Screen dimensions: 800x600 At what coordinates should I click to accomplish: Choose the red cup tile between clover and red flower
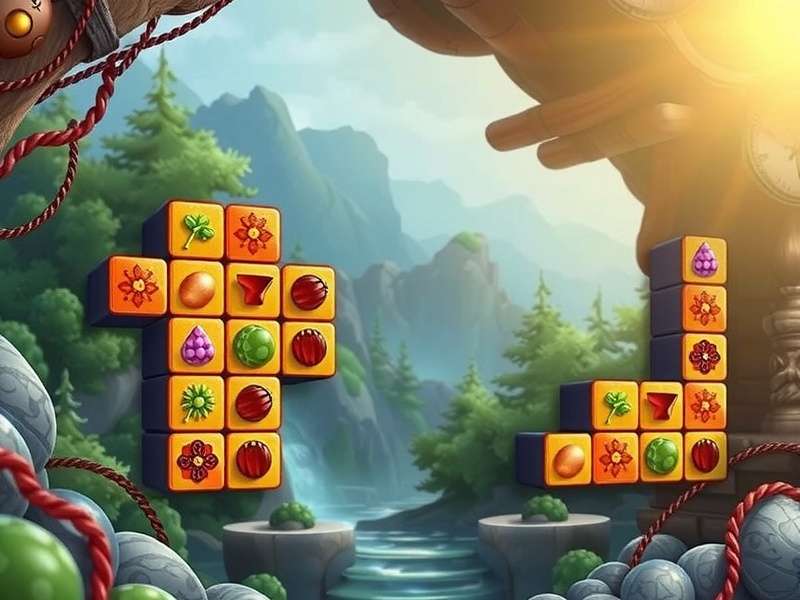[x=660, y=405]
